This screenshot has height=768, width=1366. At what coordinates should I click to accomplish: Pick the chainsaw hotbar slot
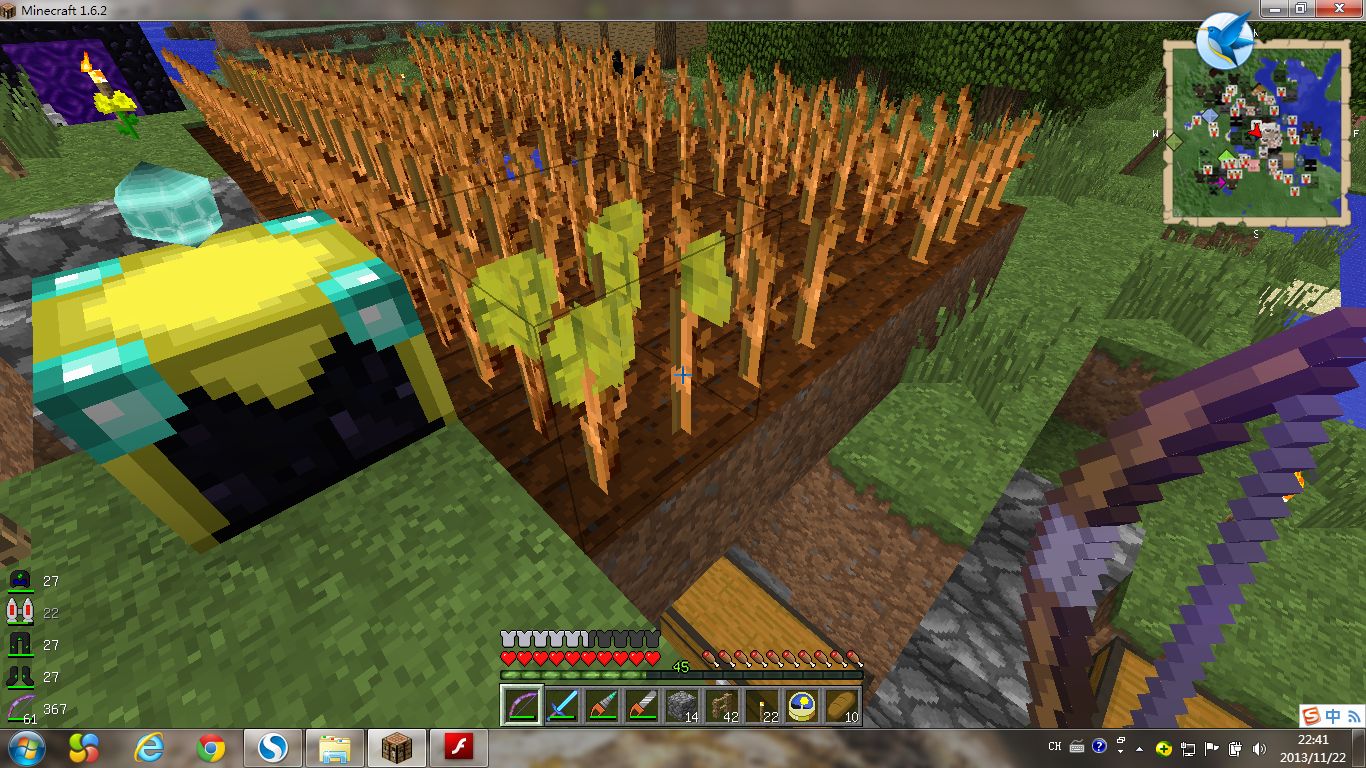[x=641, y=706]
